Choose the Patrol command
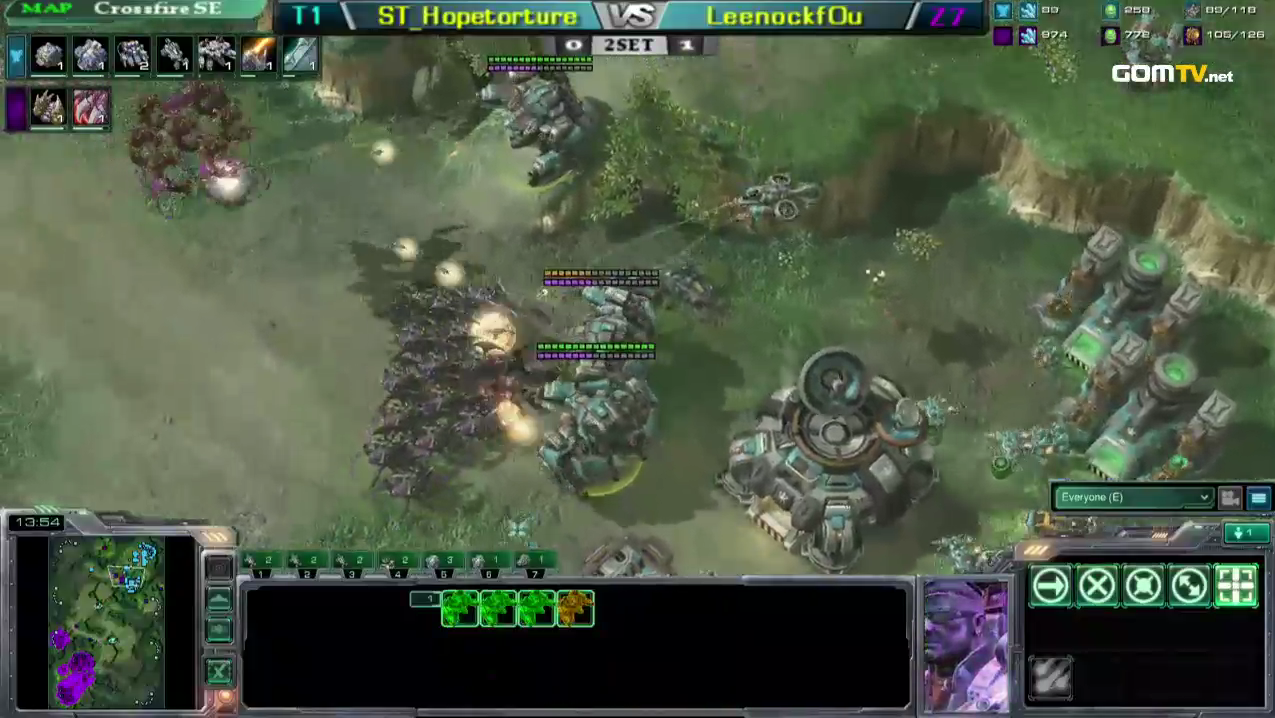Screen dimensions: 1275x718 point(1189,586)
